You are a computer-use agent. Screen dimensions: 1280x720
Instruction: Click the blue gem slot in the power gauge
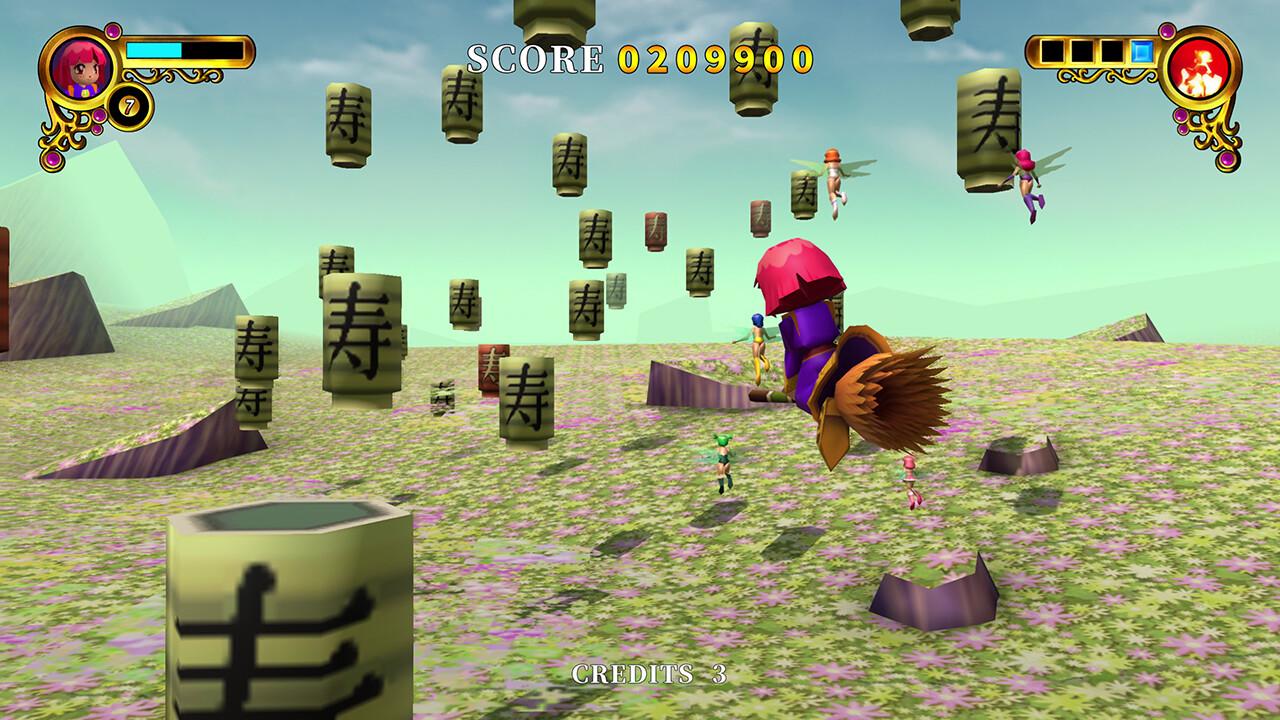click(x=1142, y=51)
